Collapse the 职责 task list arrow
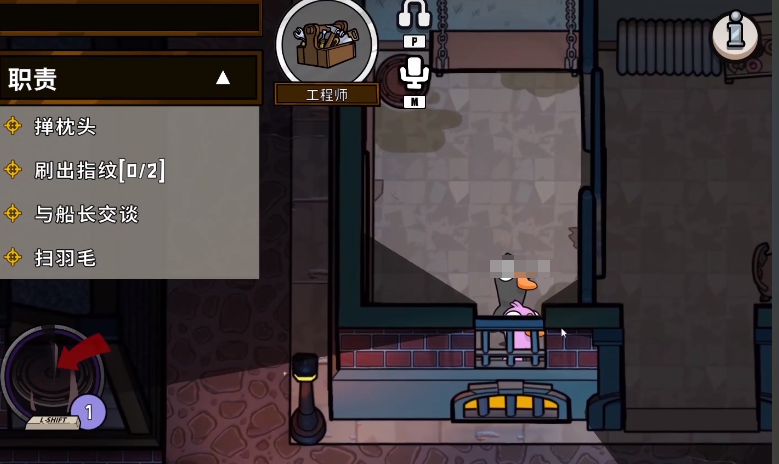 [223, 78]
